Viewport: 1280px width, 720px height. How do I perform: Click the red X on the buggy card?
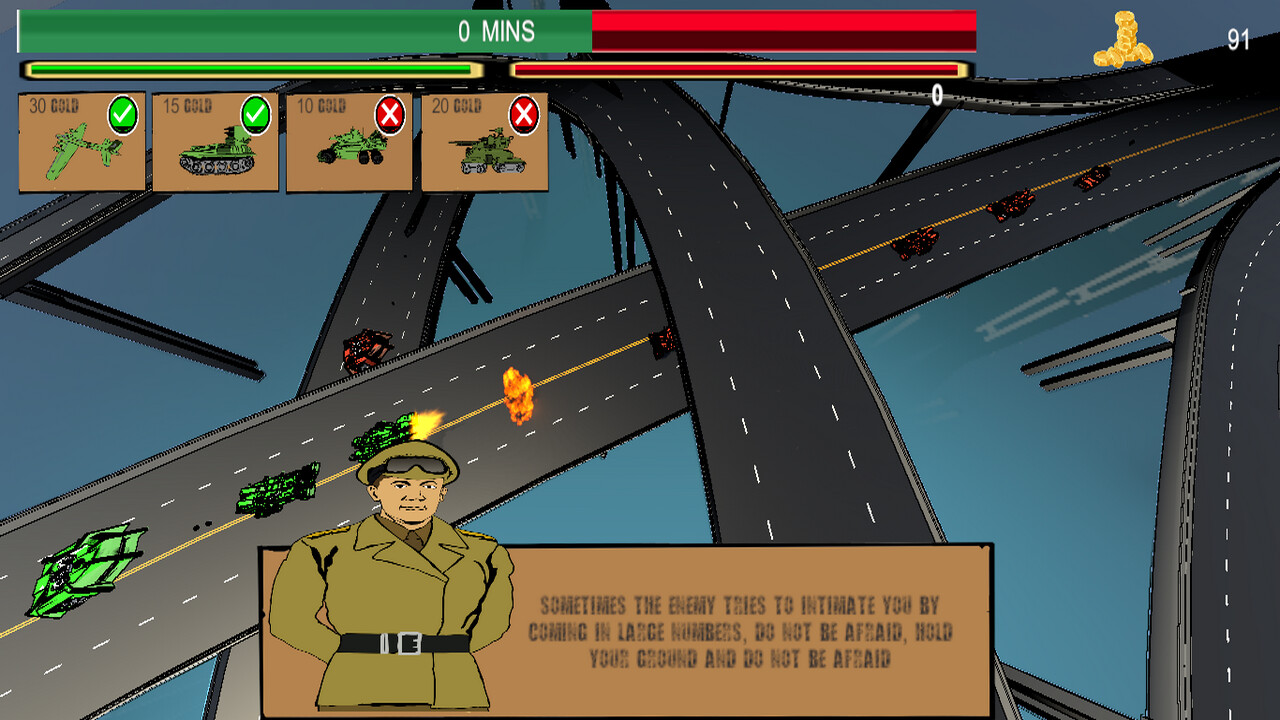point(388,113)
